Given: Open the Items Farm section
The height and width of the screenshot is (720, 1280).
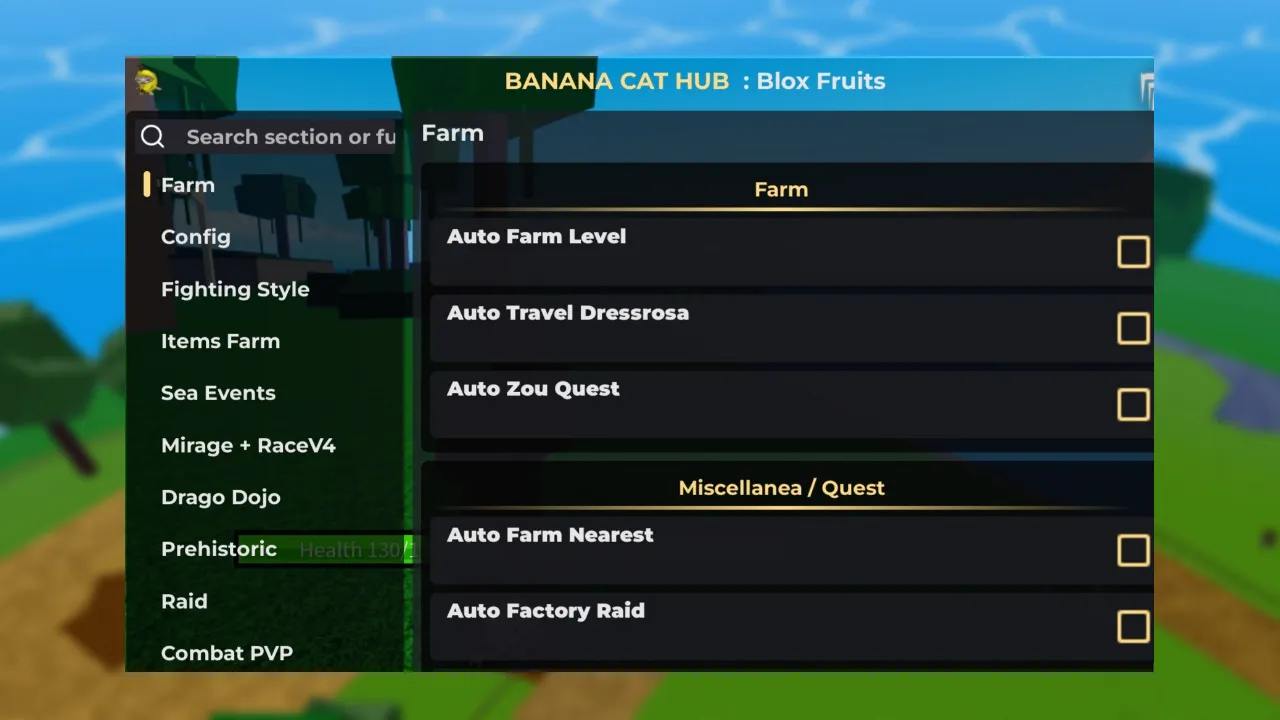Looking at the screenshot, I should [x=220, y=341].
